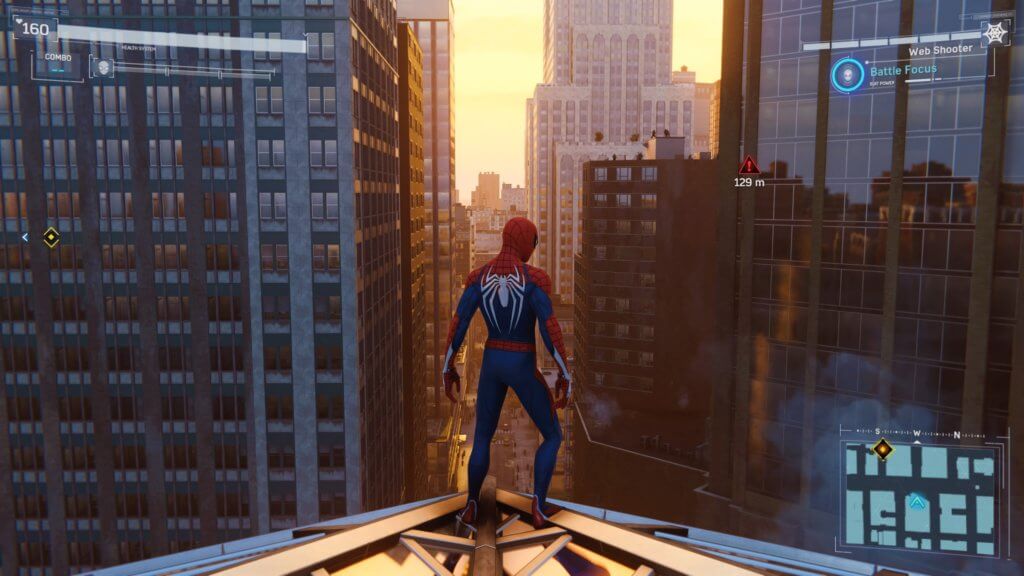The width and height of the screenshot is (1024, 576).
Task: Click the spider focus icon beside the combo counter
Action: 102,67
